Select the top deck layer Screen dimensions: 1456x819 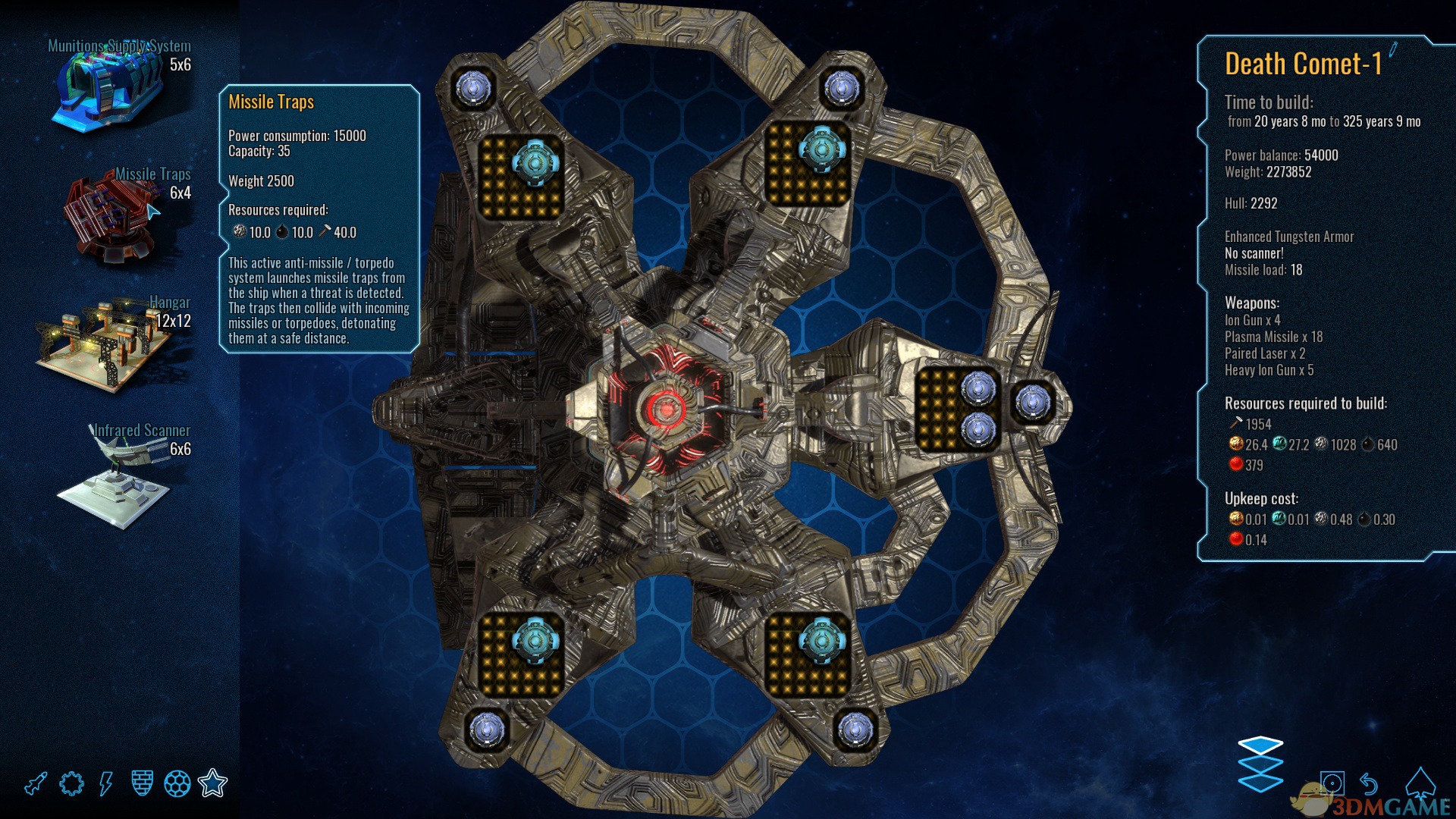(x=1260, y=745)
